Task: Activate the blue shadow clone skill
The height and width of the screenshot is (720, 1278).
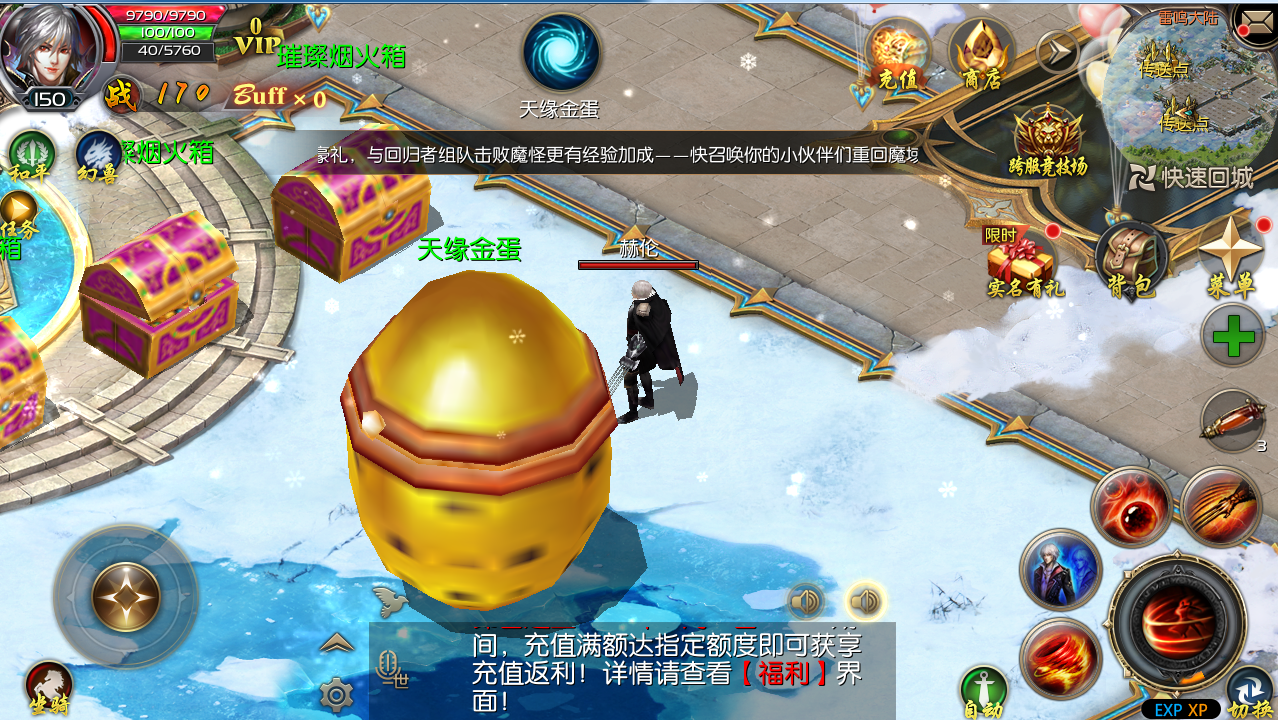Action: point(1060,570)
